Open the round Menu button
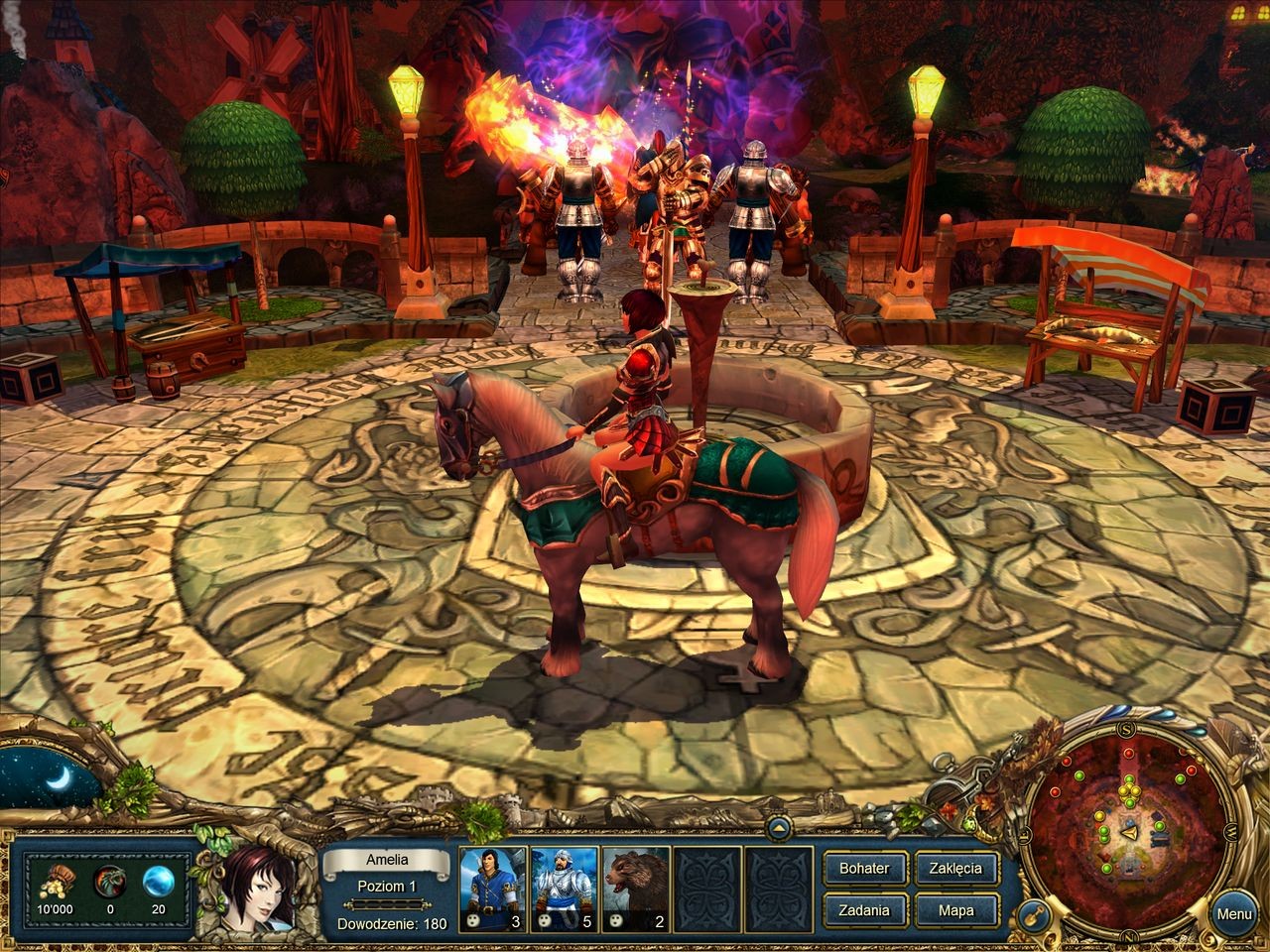The height and width of the screenshot is (952, 1270). coord(1234,914)
